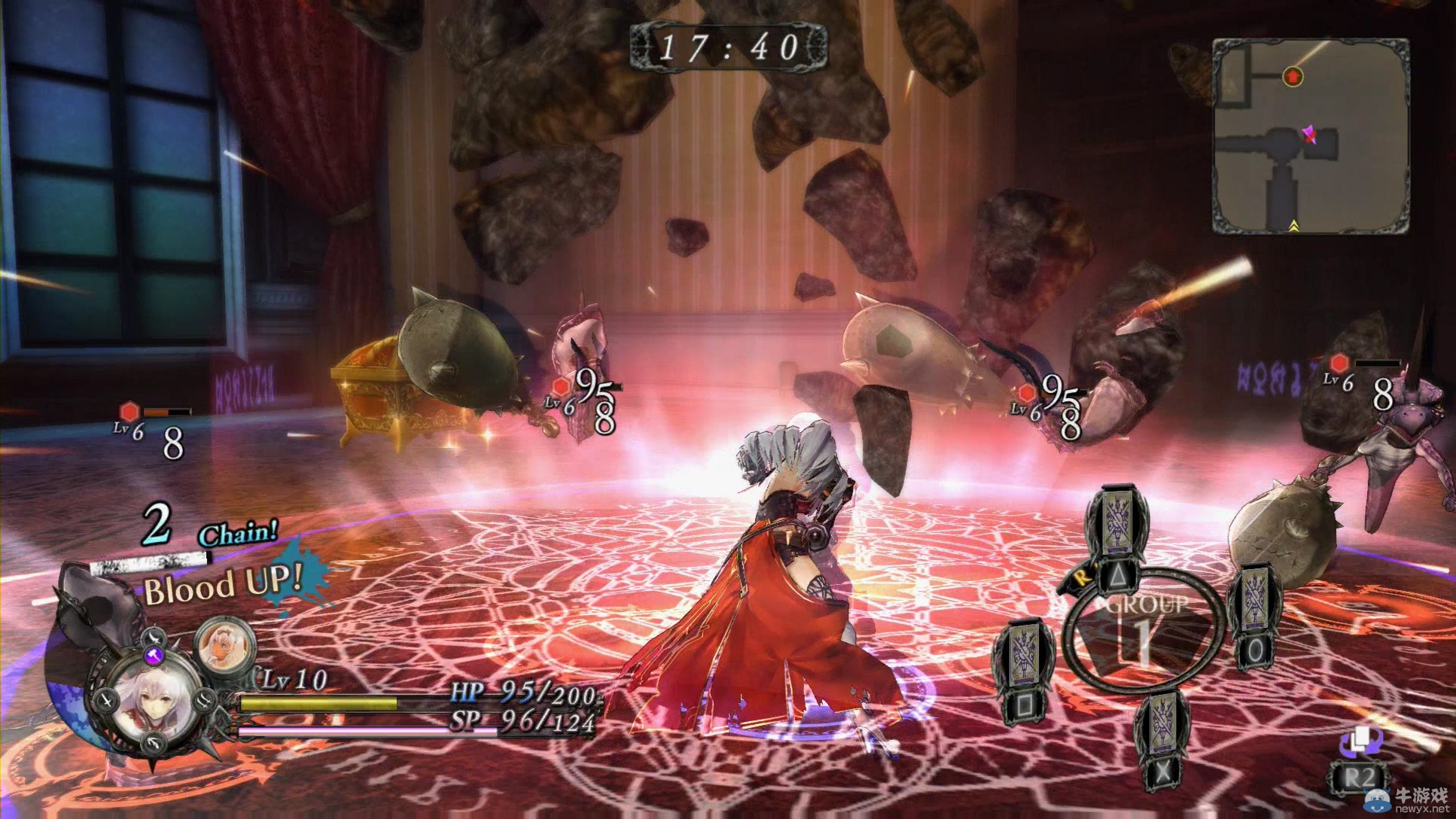This screenshot has height=819, width=1456.
Task: Select the single sword weapon icon
Action: [x=106, y=700]
